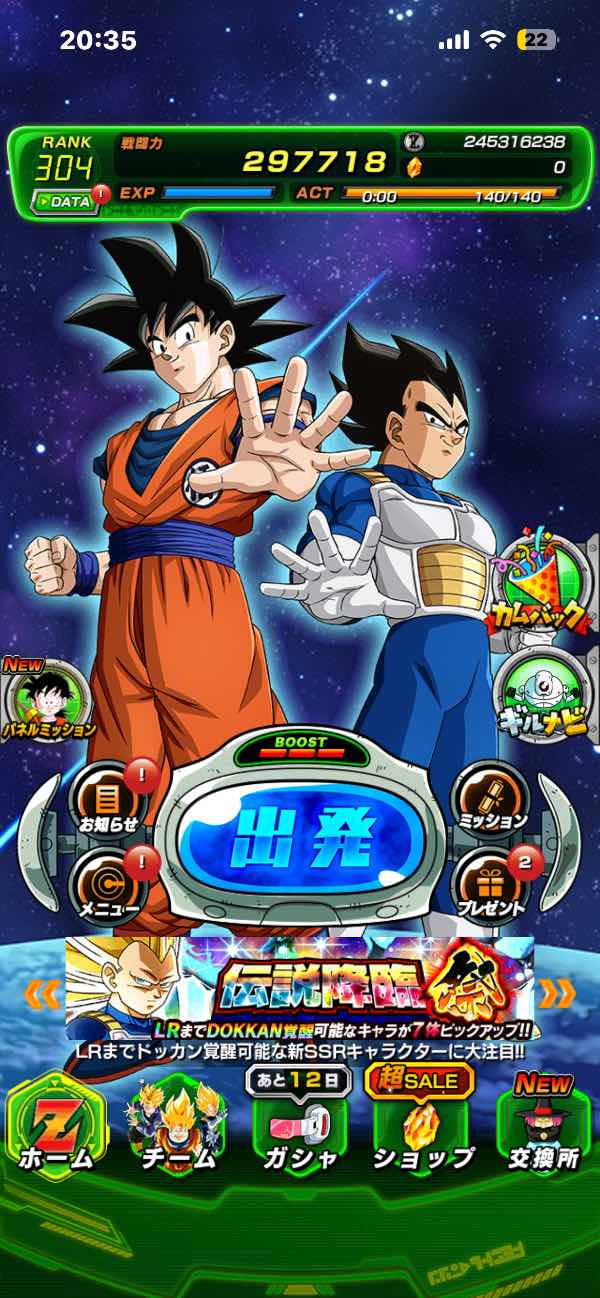
Task: Switch to the ガシャ summon tab
Action: click(x=300, y=1126)
